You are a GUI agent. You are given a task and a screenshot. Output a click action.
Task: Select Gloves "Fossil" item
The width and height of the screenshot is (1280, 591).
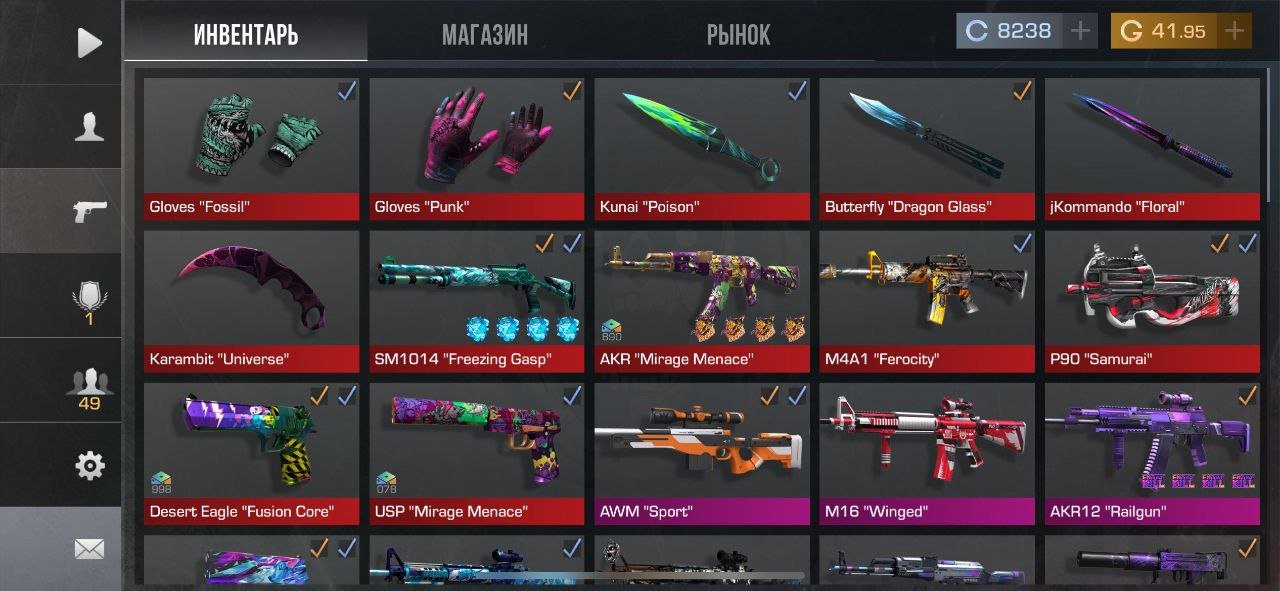(251, 149)
